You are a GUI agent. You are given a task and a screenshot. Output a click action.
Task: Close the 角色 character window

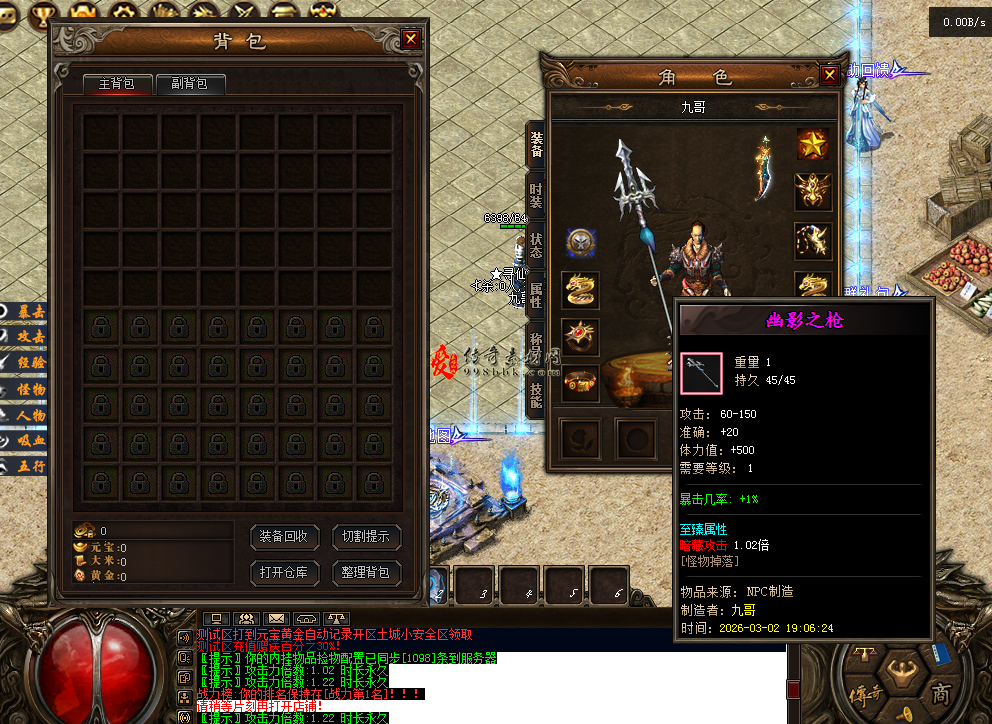coord(829,75)
